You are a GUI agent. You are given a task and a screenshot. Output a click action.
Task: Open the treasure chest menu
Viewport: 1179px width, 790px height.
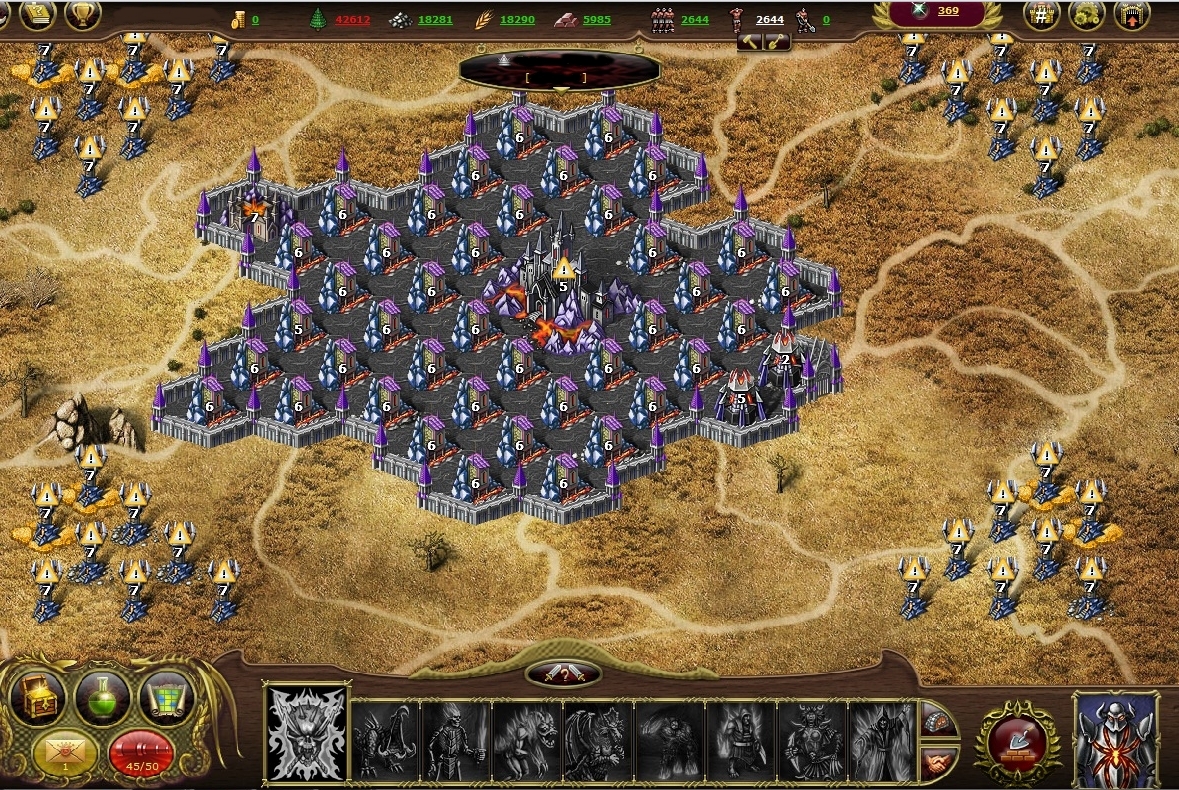point(38,697)
